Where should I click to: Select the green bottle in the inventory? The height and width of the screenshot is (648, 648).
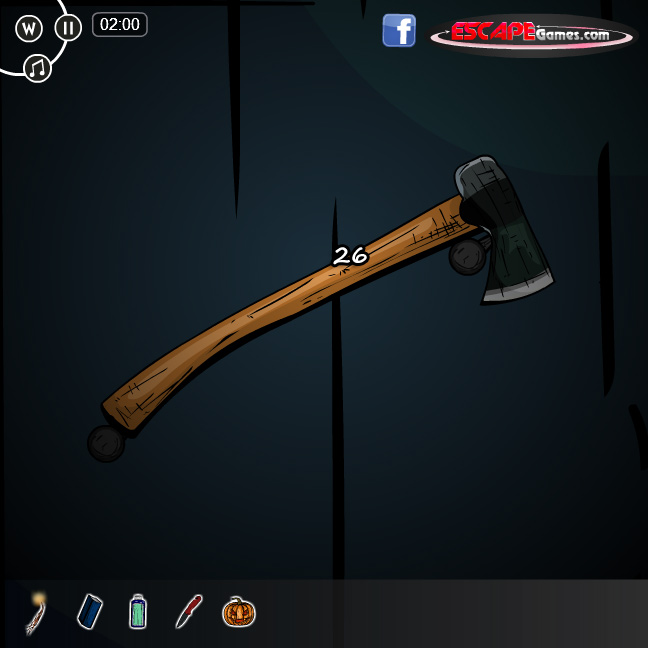138,611
